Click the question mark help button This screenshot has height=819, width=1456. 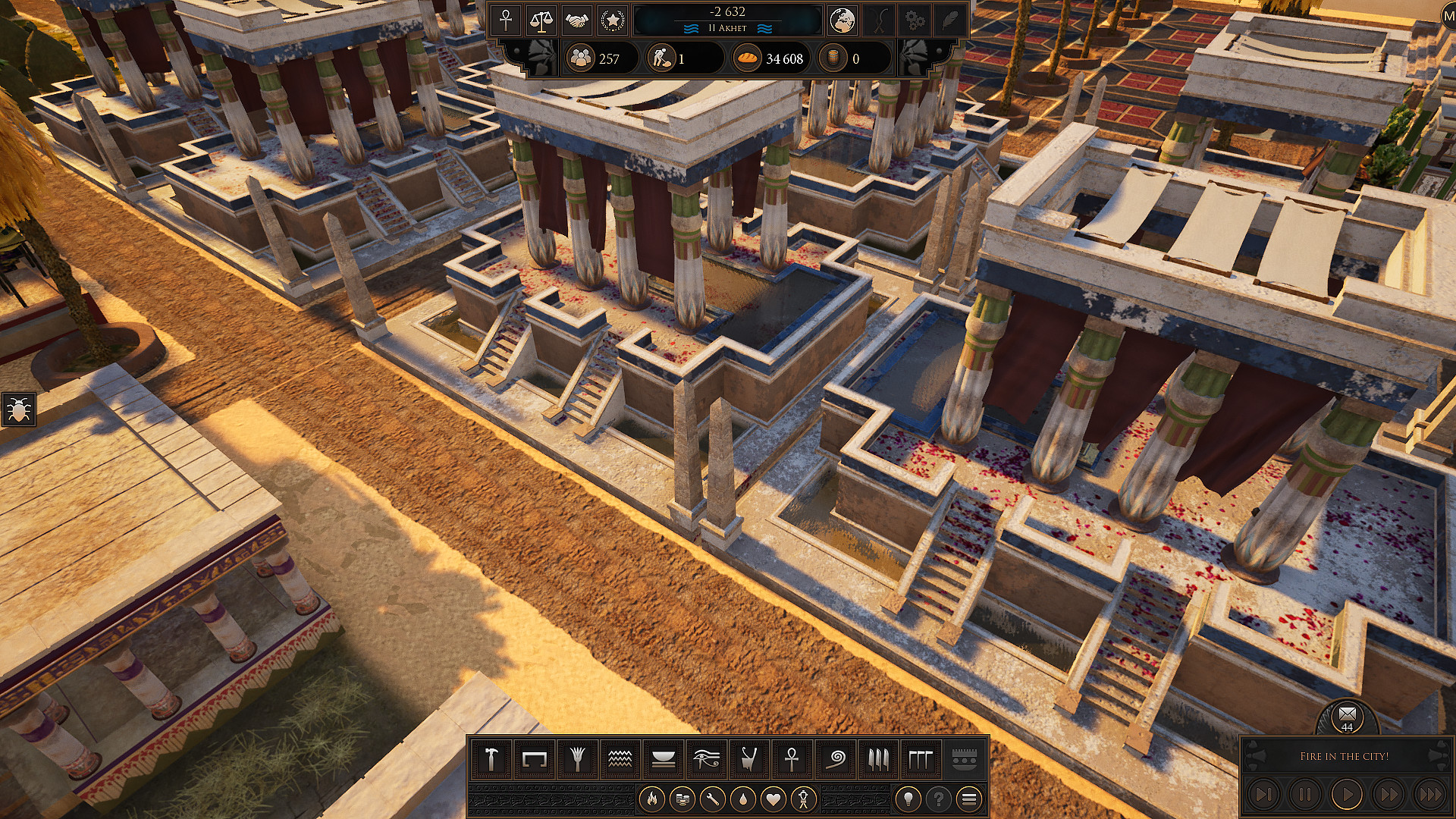939,798
